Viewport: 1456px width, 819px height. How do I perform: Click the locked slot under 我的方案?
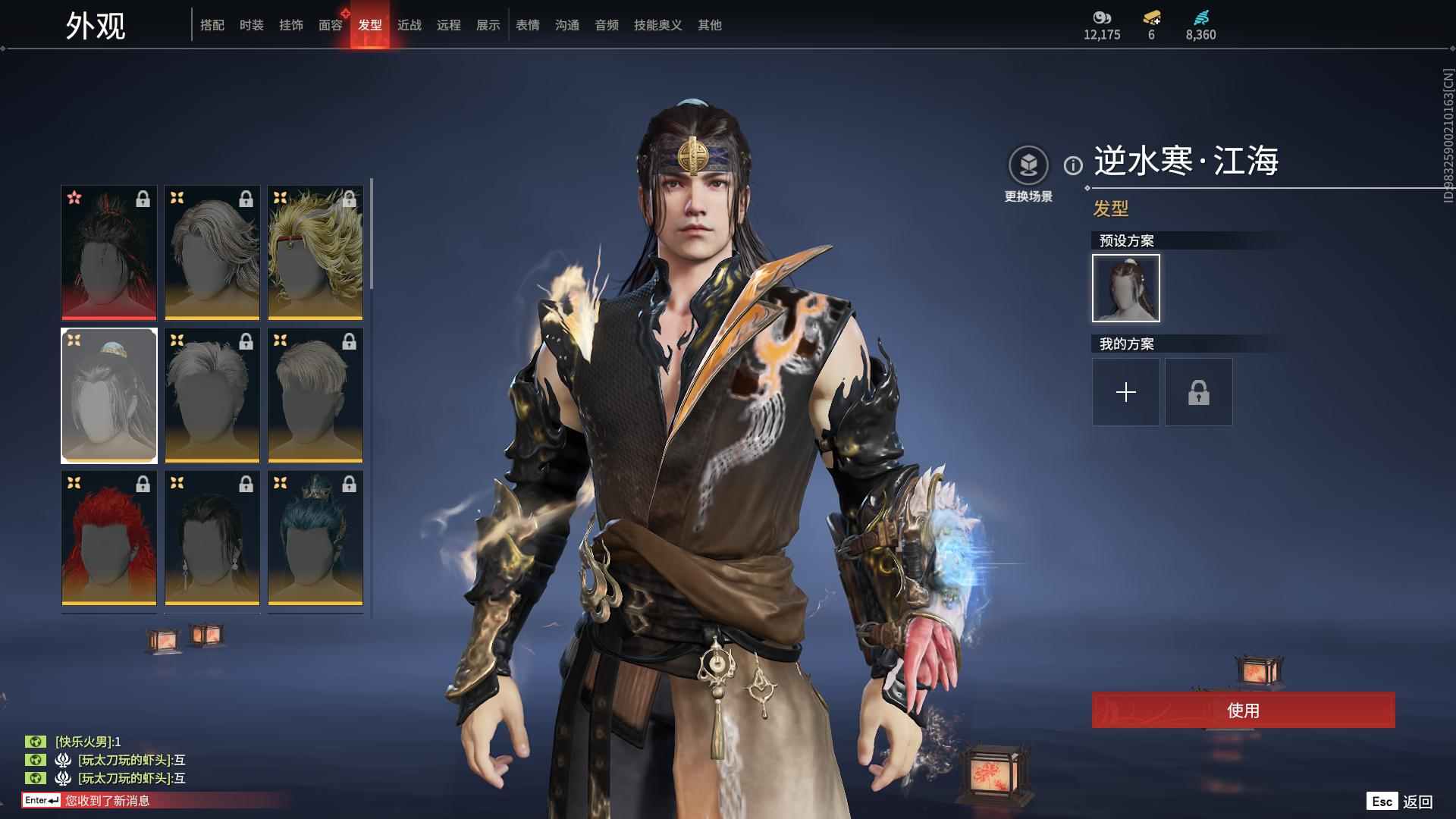[x=1198, y=392]
